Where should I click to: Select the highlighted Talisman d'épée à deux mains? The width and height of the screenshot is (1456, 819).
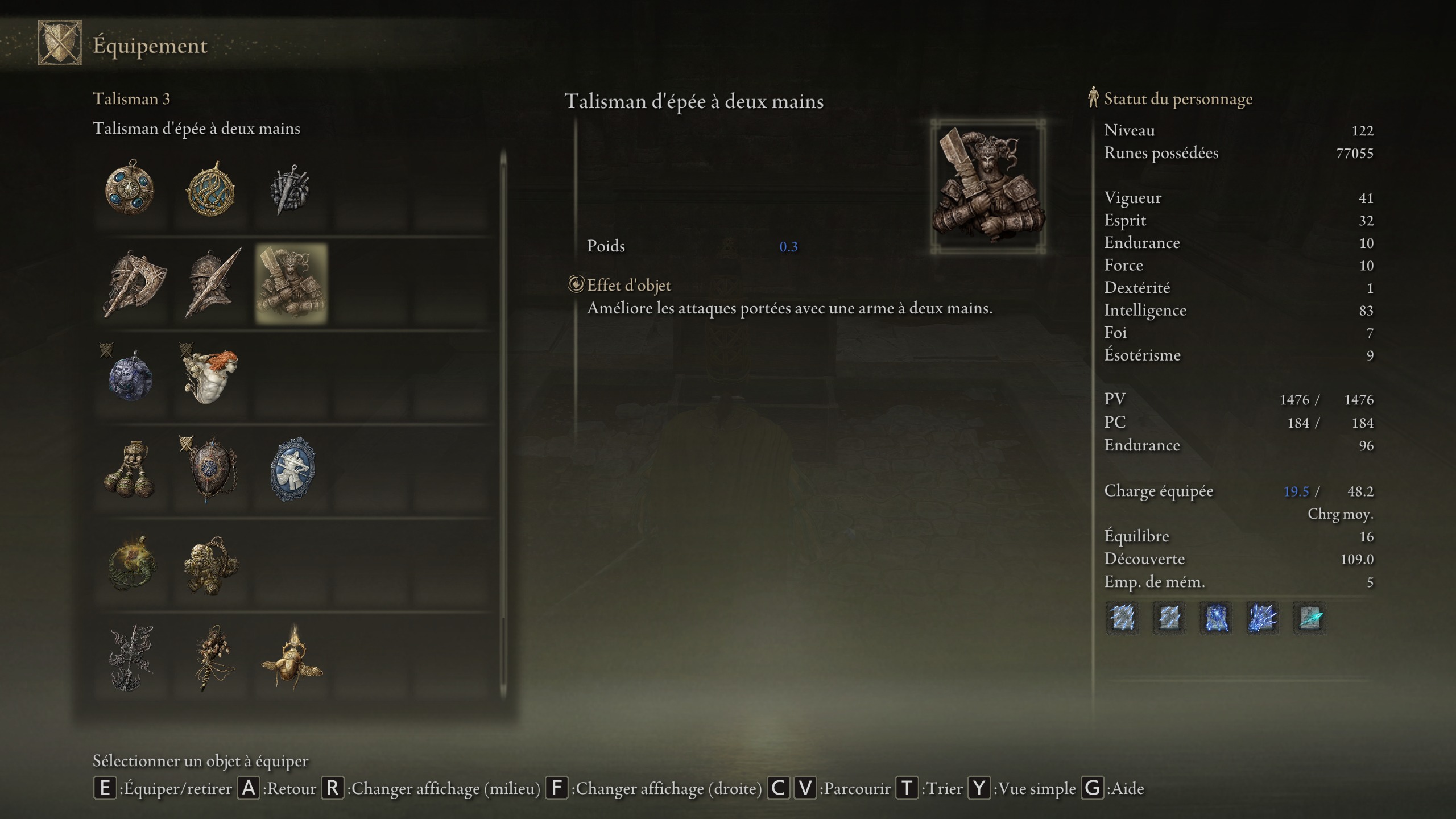tap(291, 284)
